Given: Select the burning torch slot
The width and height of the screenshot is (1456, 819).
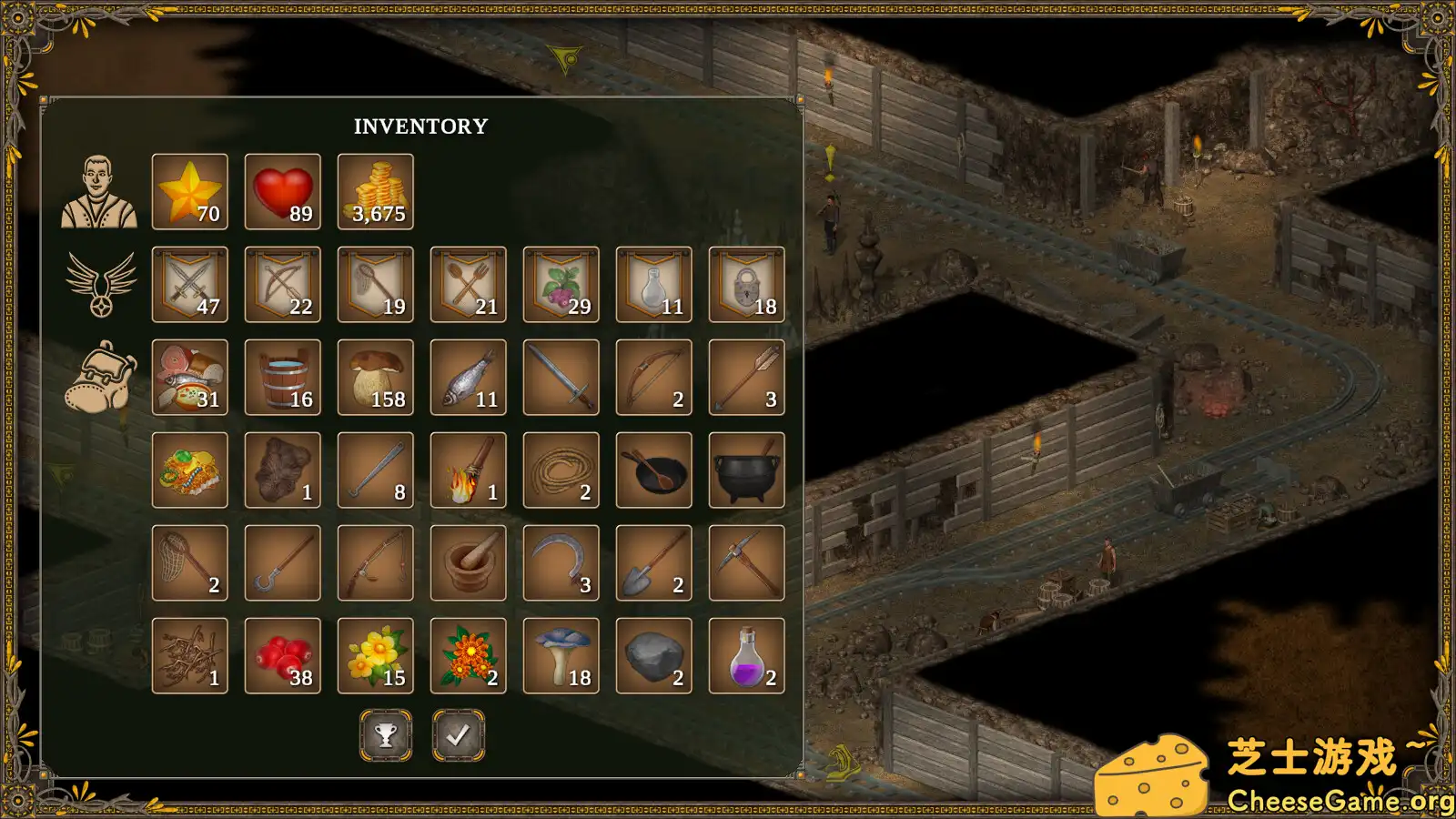Looking at the screenshot, I should coord(468,470).
